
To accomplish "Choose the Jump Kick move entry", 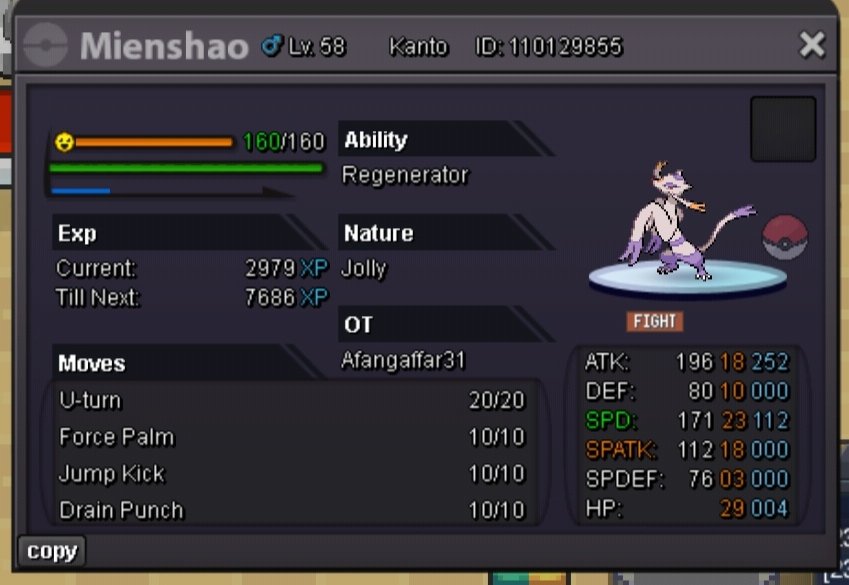I will coord(291,474).
